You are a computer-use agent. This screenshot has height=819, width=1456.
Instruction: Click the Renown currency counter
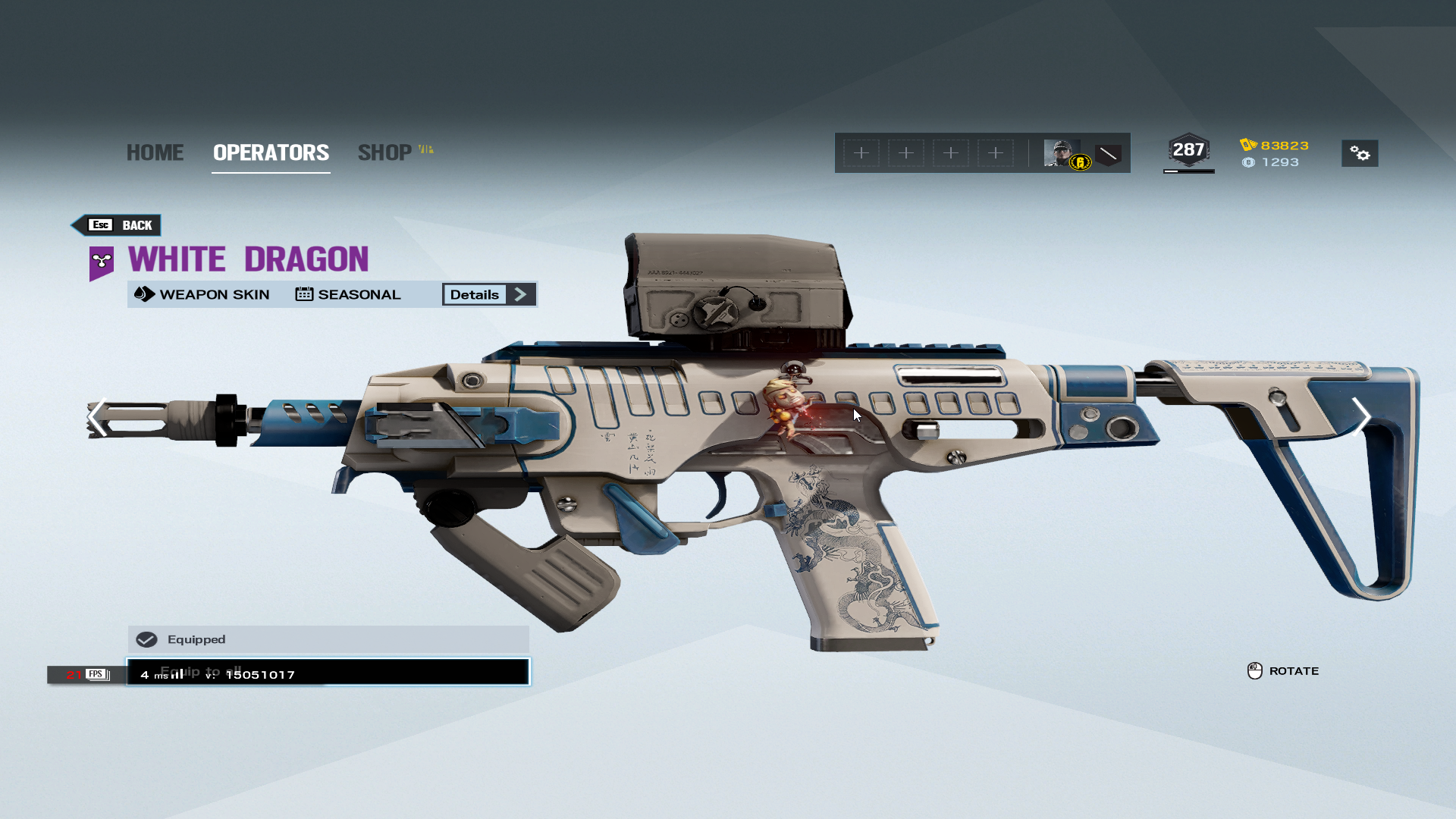(1275, 146)
